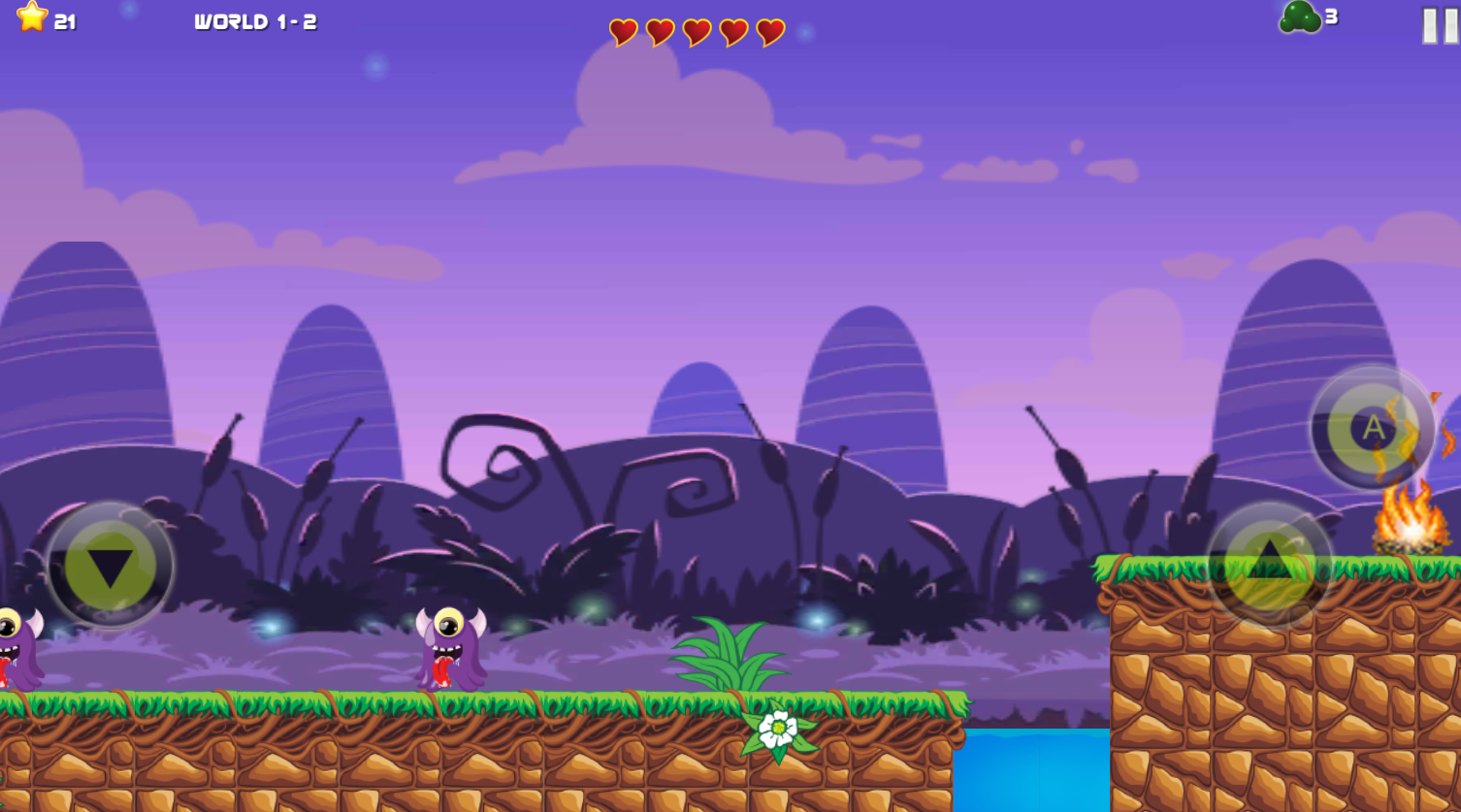Expand the A-button circular overlay
Image resolution: width=1461 pixels, height=812 pixels.
(1372, 427)
